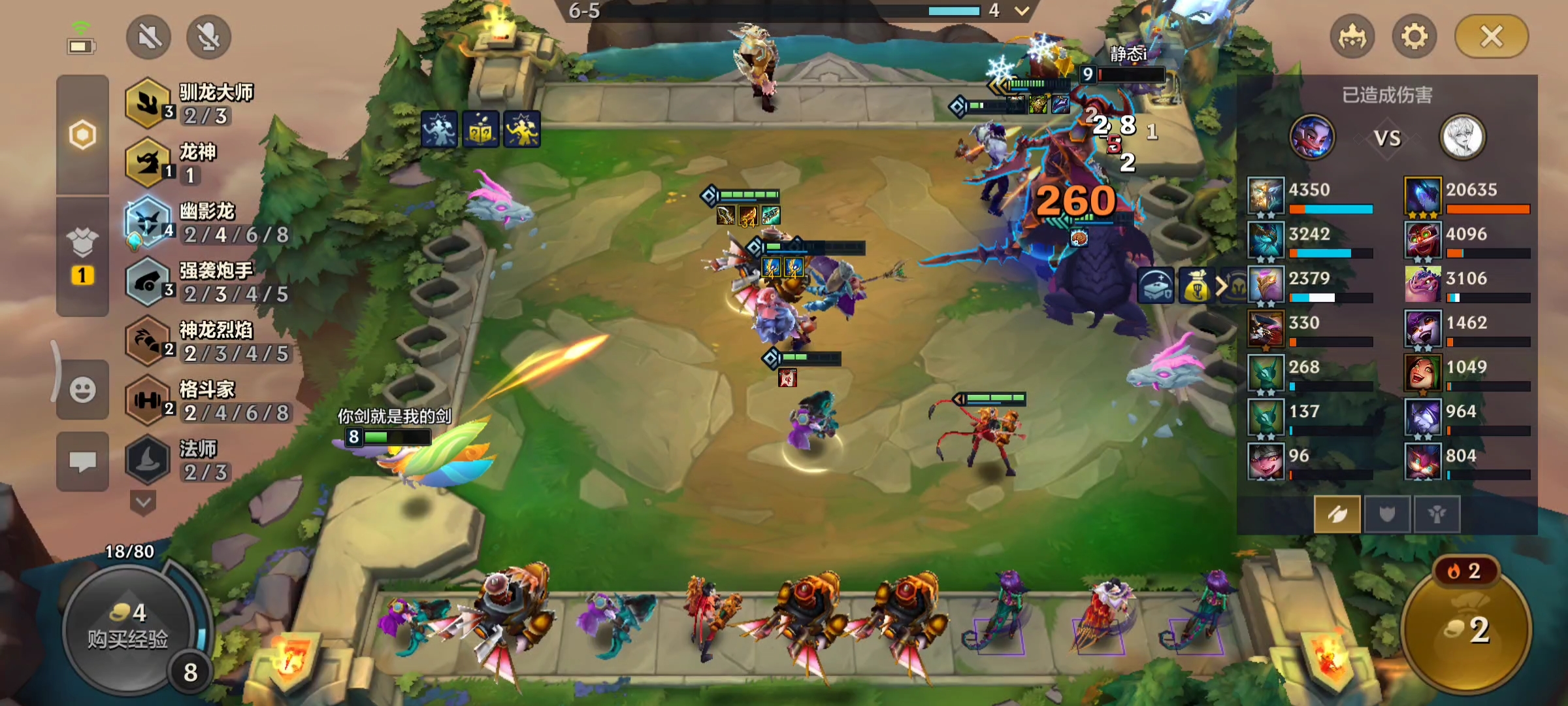Open the chat speech bubble button
The width and height of the screenshot is (1568, 706).
click(x=82, y=462)
